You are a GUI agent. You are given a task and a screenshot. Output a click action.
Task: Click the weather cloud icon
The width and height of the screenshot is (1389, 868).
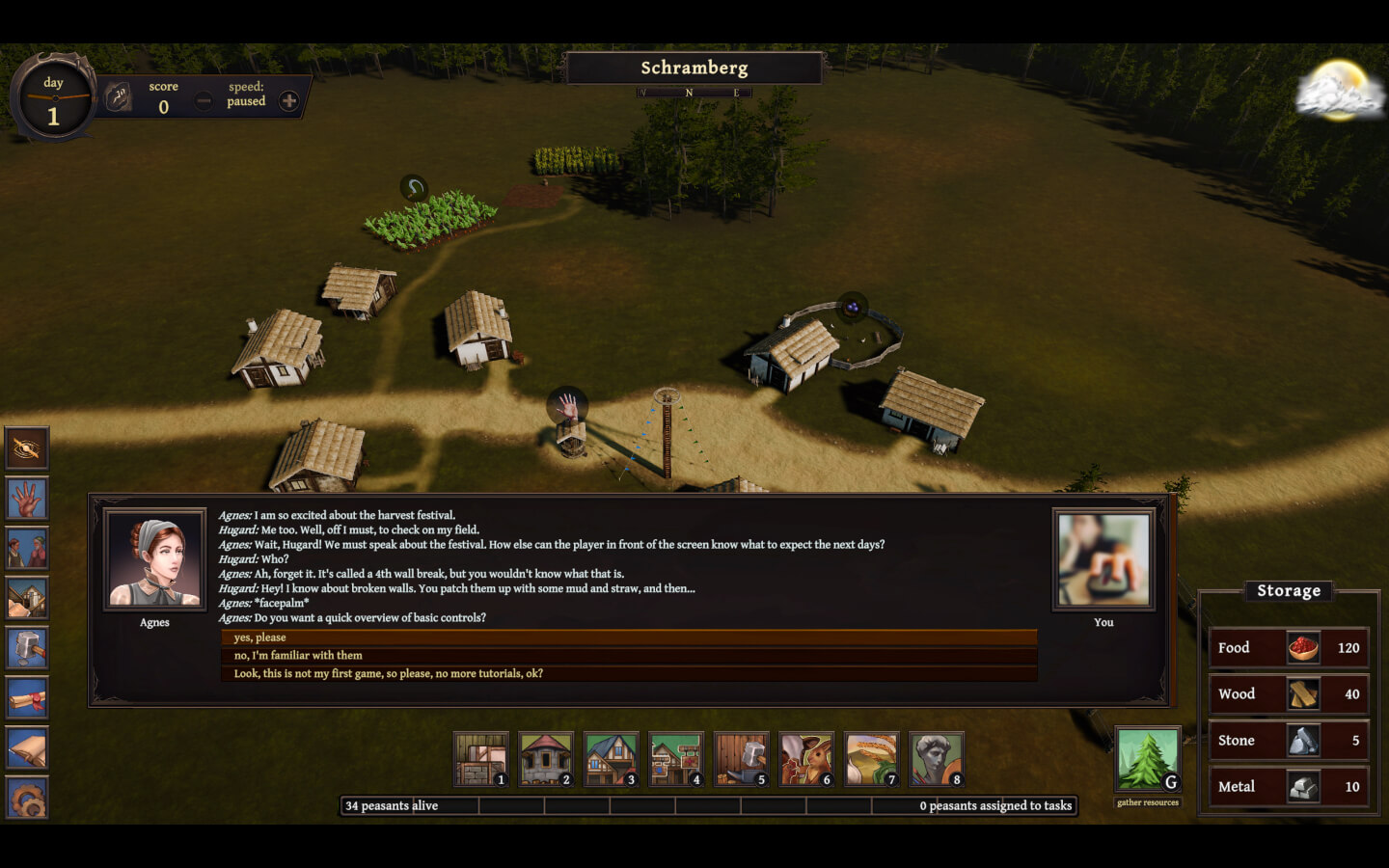[x=1341, y=92]
